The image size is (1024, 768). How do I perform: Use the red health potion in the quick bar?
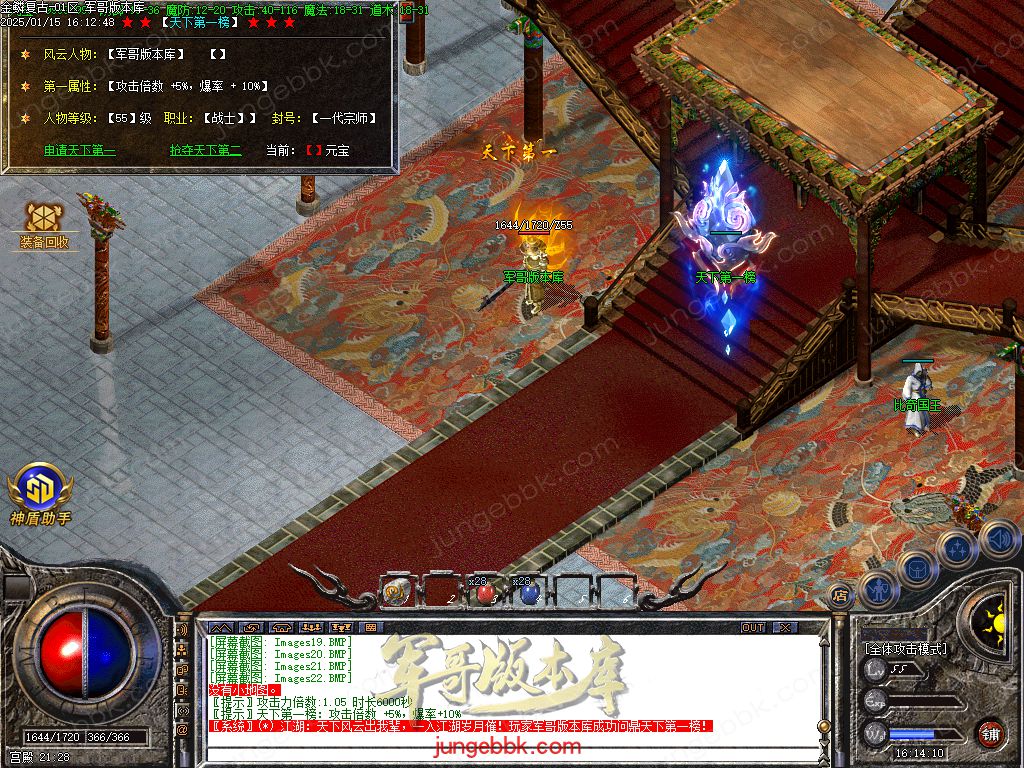click(x=485, y=593)
